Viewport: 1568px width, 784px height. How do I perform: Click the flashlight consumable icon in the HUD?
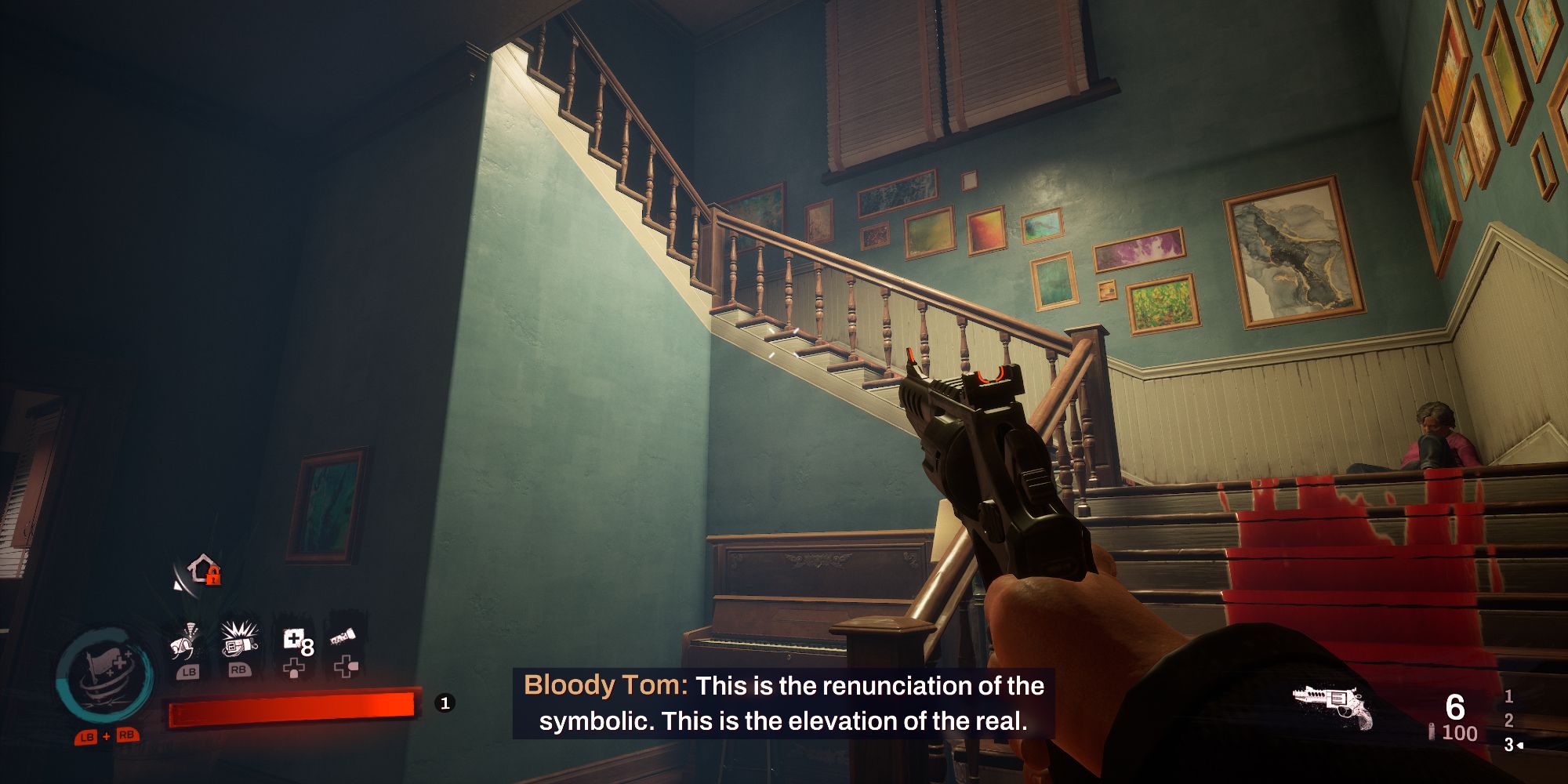coord(343,636)
